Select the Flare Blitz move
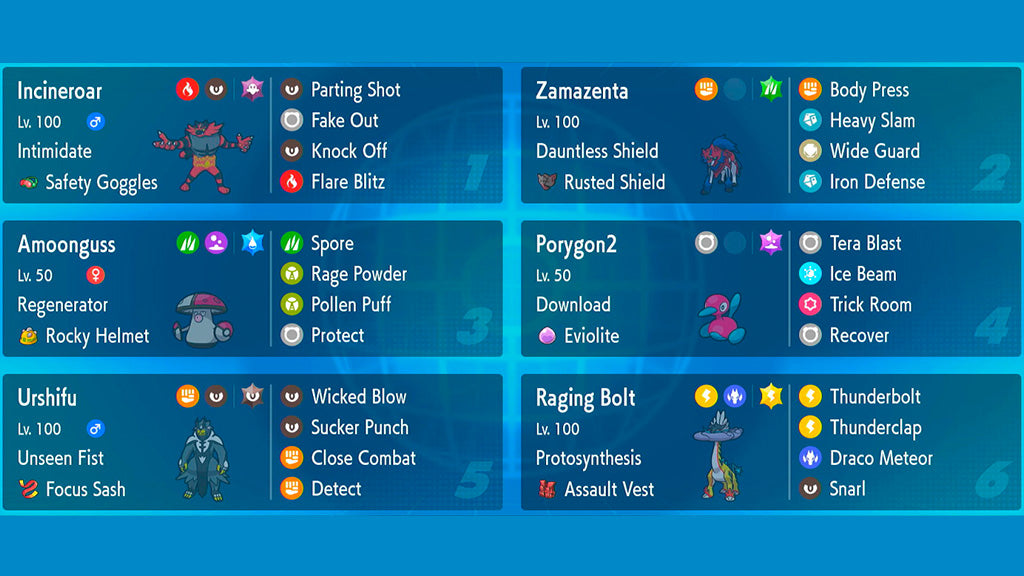1024x576 pixels. coord(347,182)
